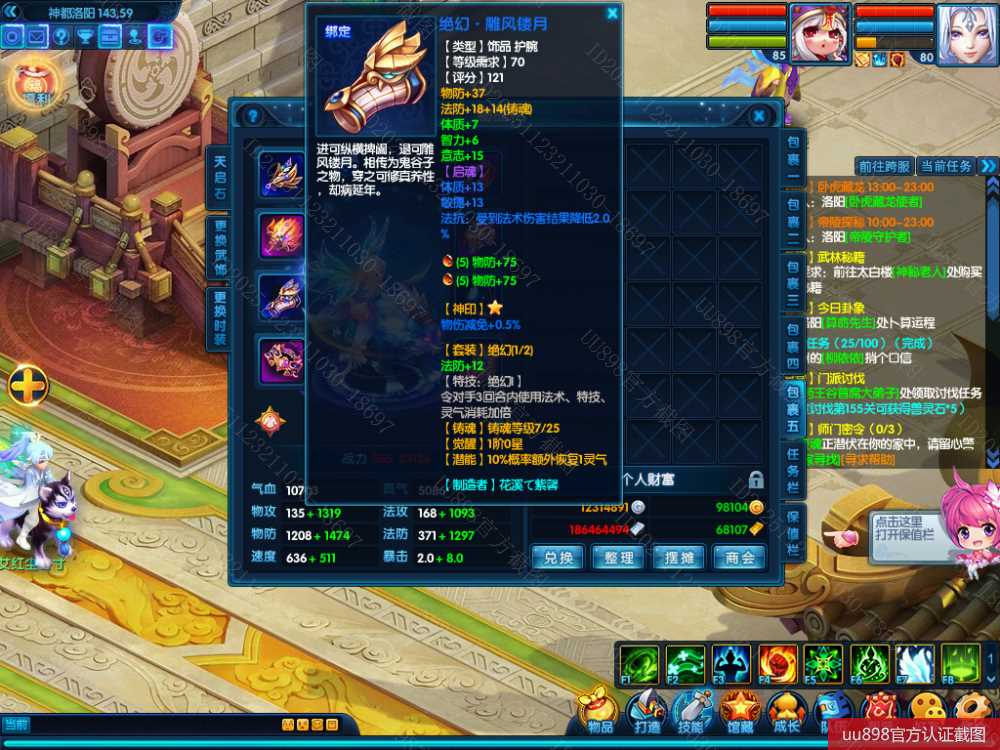
Task: Show the 当前任务 current quests tab
Action: coord(945,166)
